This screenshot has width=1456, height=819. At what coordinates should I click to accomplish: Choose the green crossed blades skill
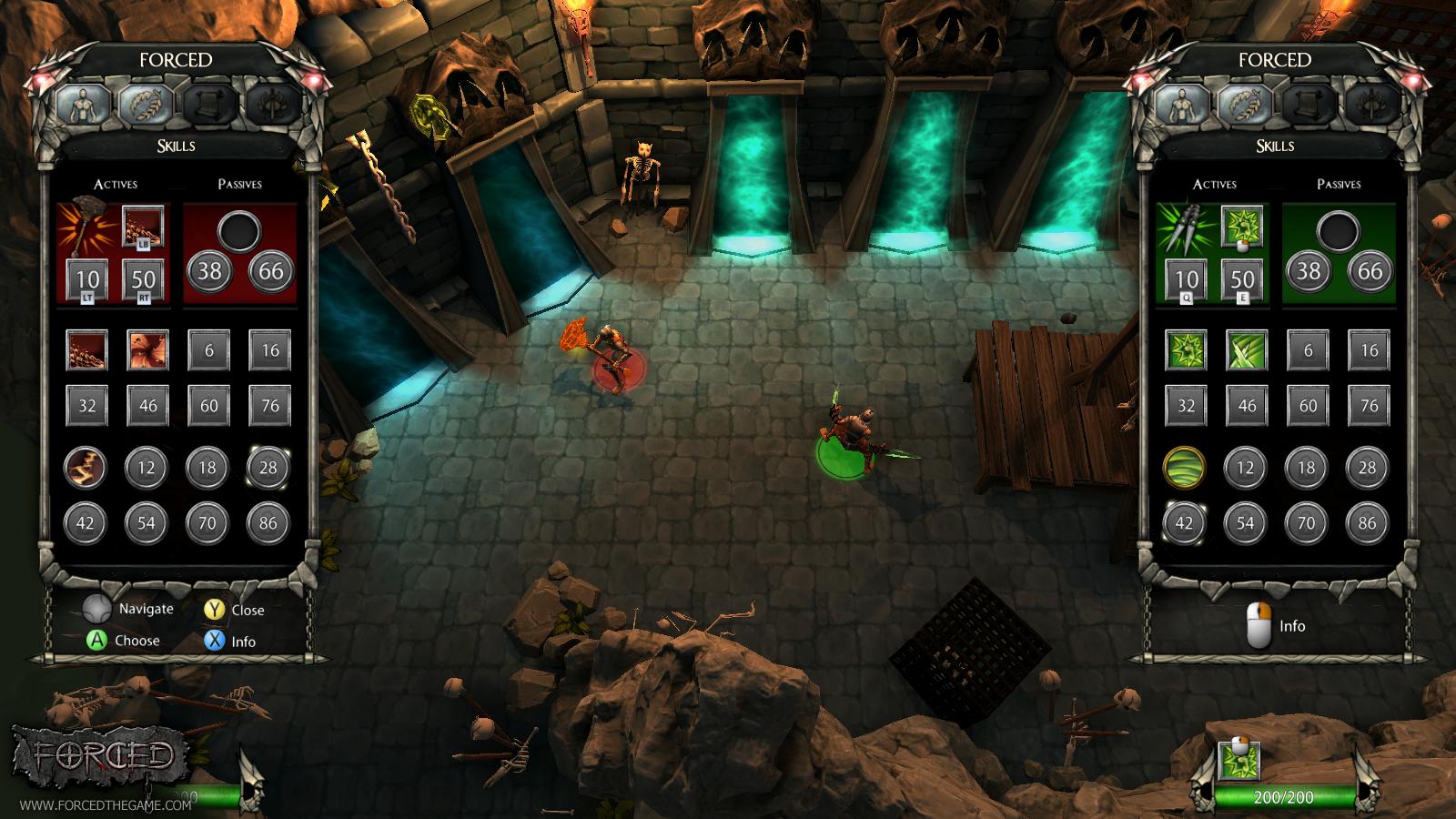1247,350
